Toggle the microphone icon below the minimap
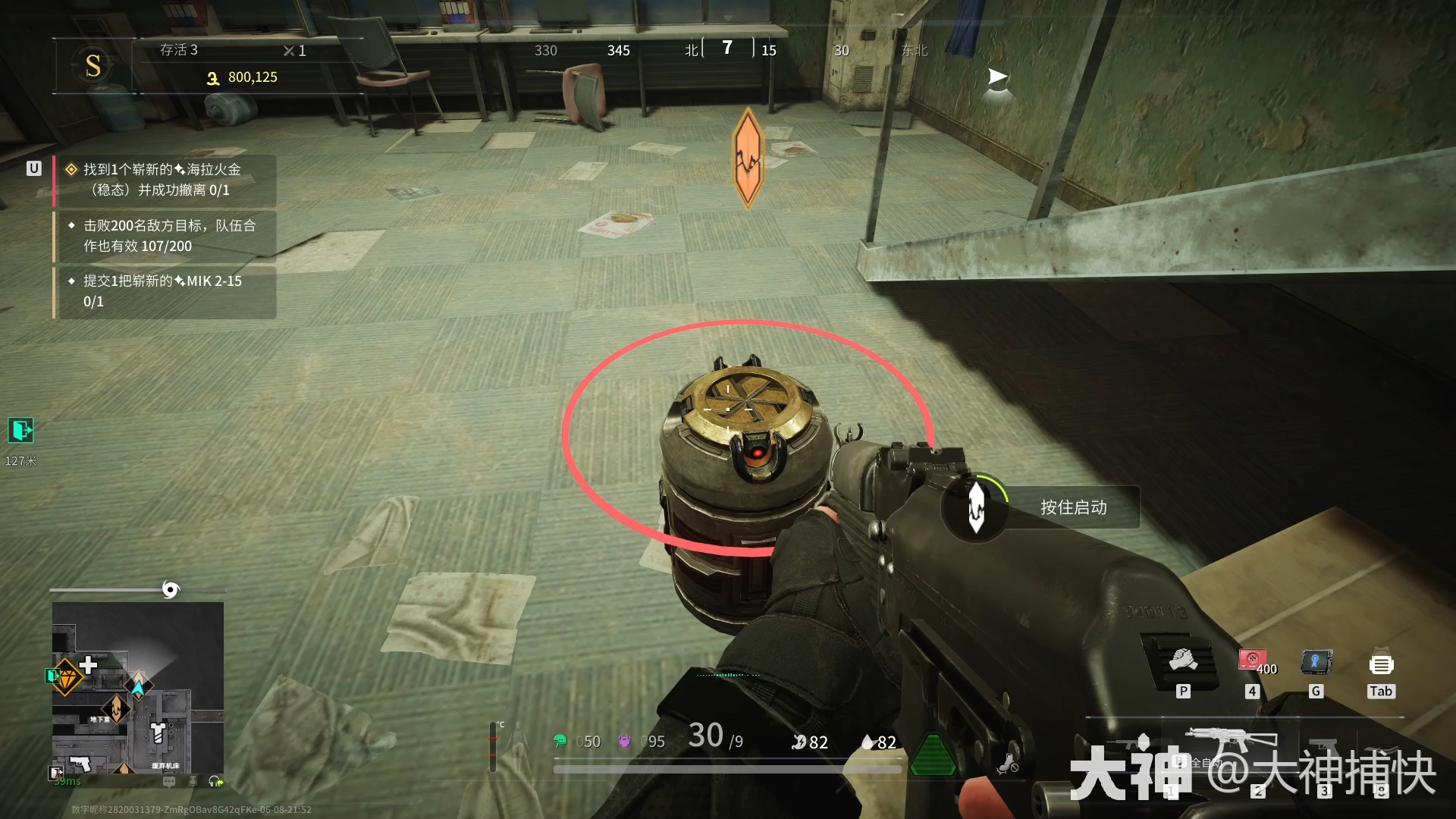 [193, 781]
